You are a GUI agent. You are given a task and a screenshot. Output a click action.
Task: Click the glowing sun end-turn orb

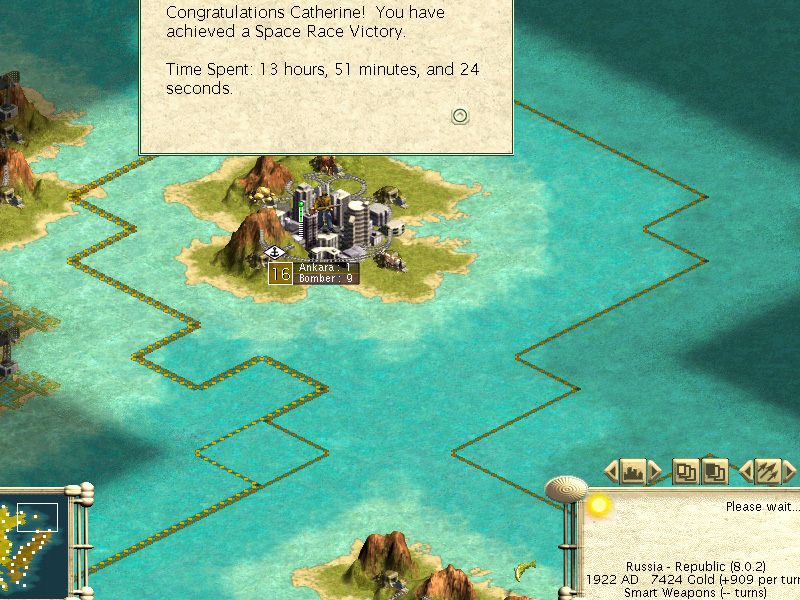[599, 505]
